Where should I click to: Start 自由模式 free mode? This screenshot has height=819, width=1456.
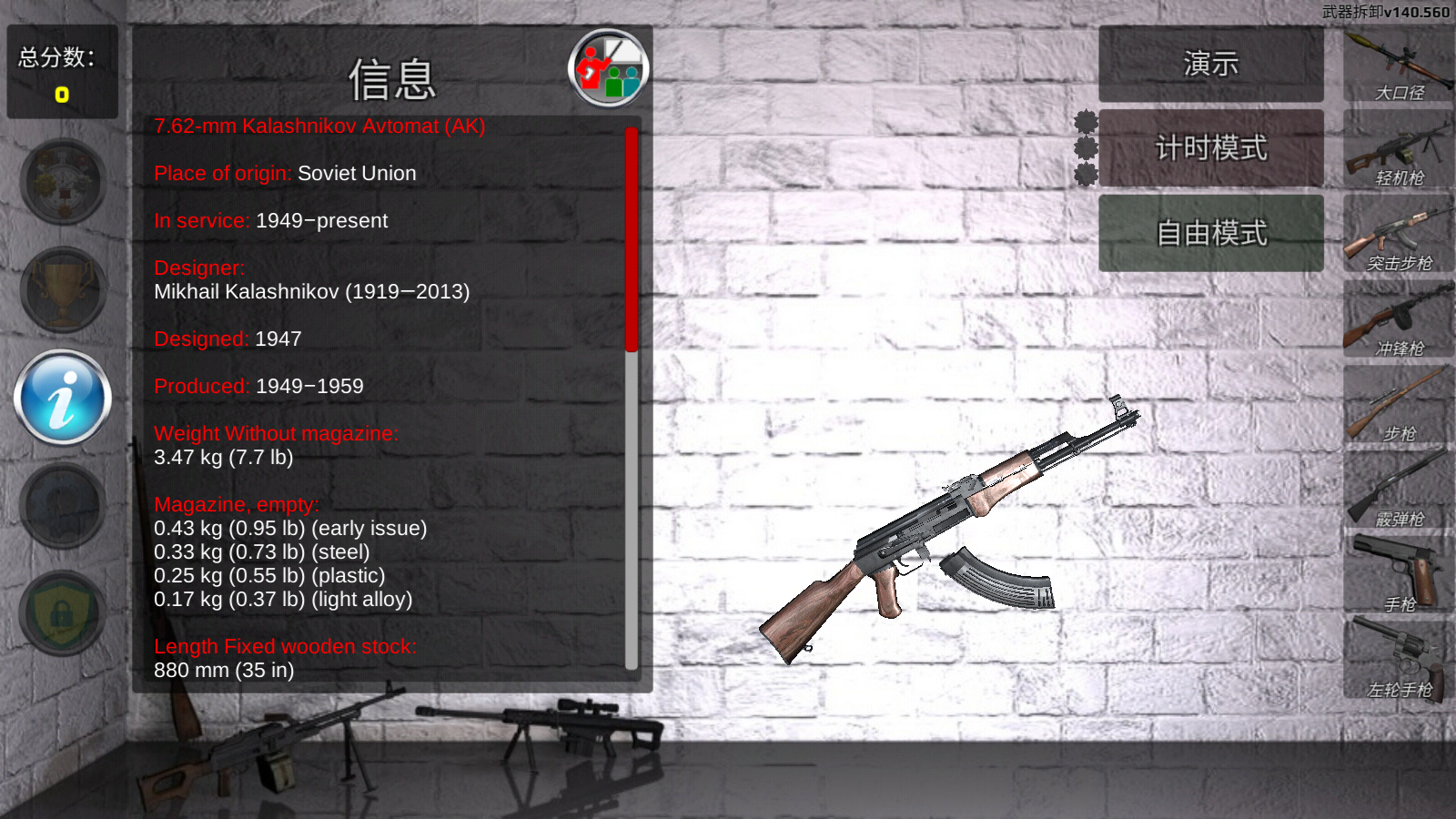point(1210,233)
